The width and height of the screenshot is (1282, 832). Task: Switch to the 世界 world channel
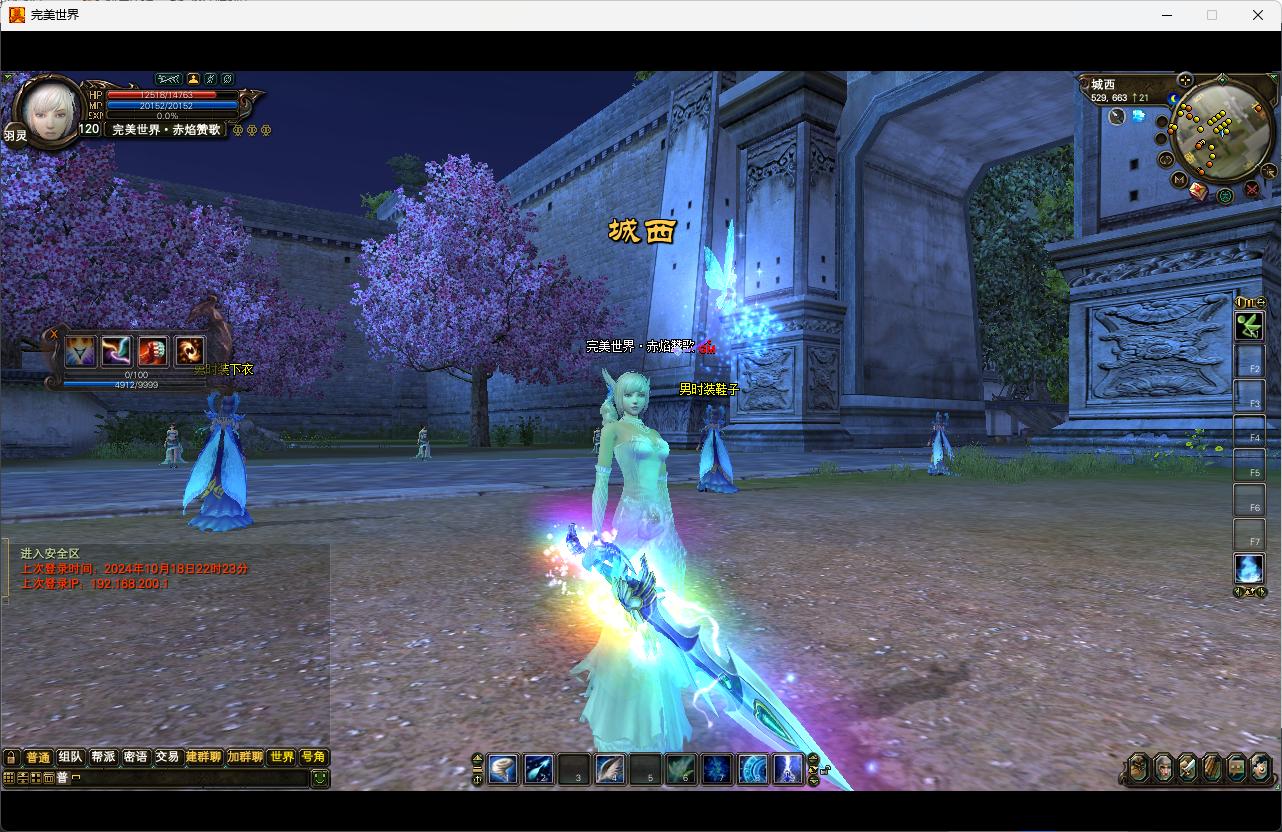coord(282,757)
